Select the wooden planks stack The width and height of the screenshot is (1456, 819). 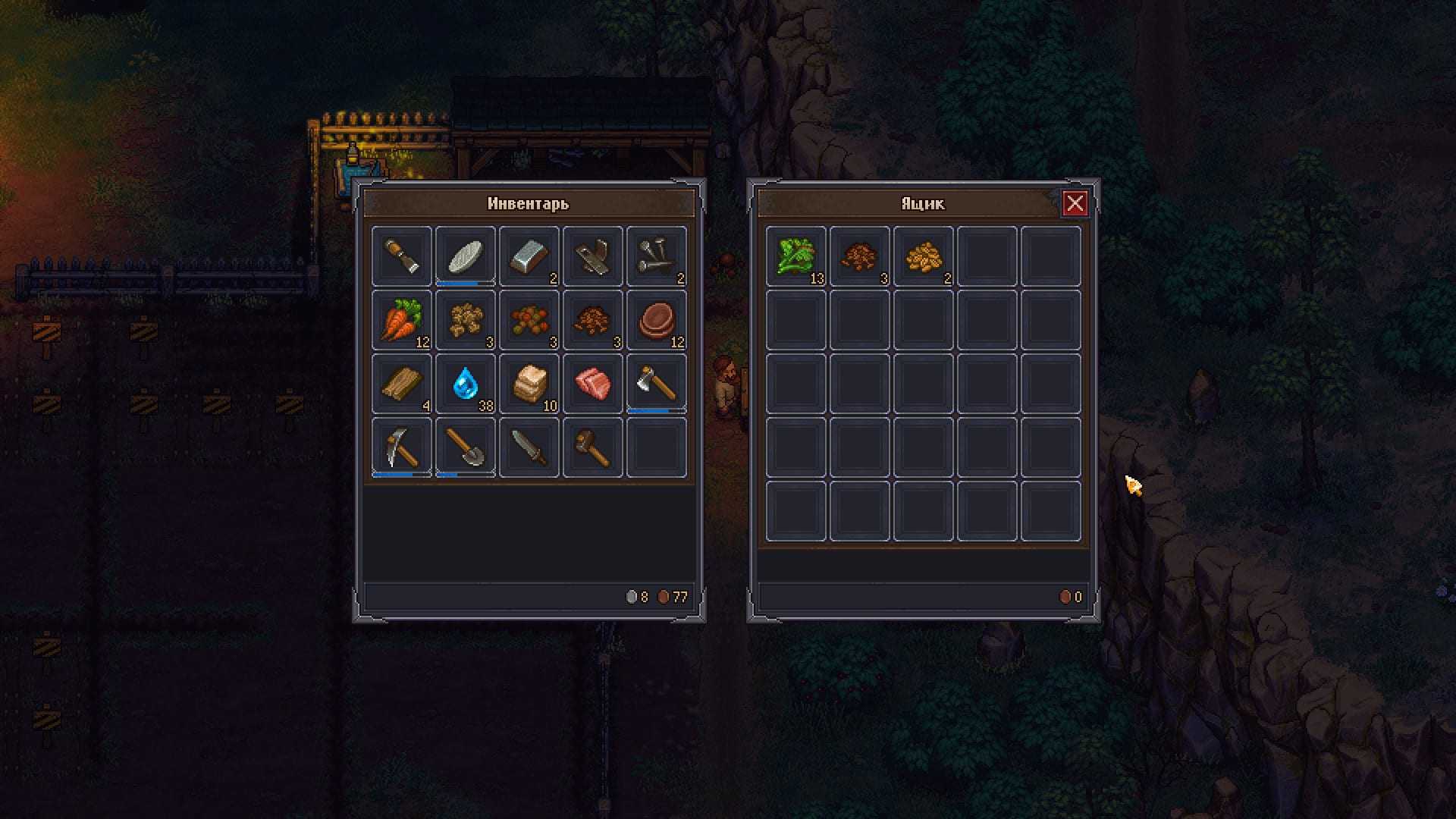402,384
